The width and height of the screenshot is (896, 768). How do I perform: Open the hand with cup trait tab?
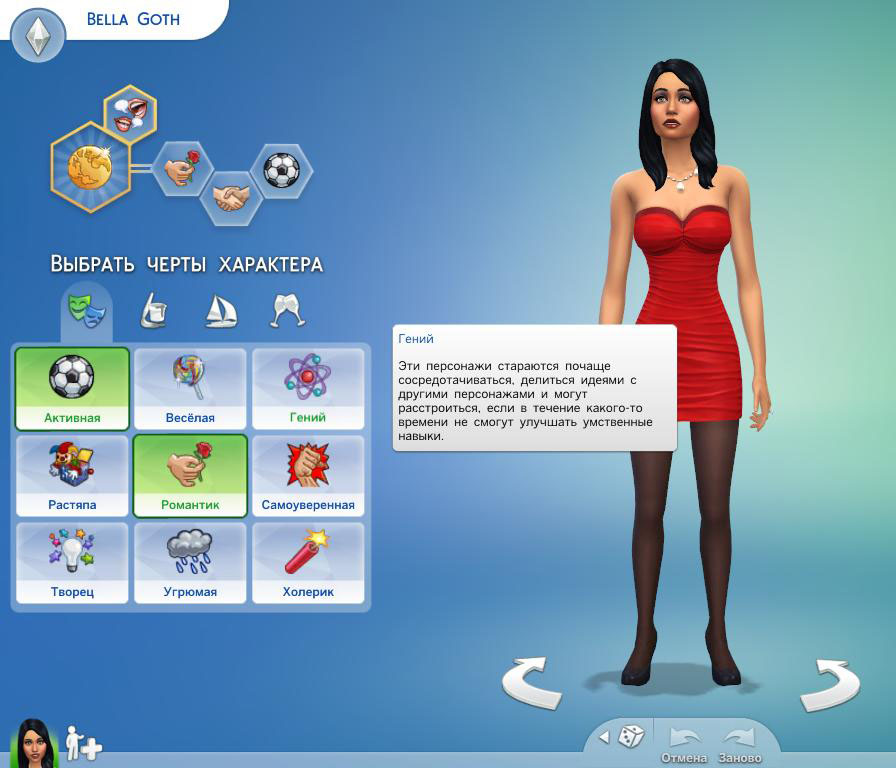(x=153, y=310)
